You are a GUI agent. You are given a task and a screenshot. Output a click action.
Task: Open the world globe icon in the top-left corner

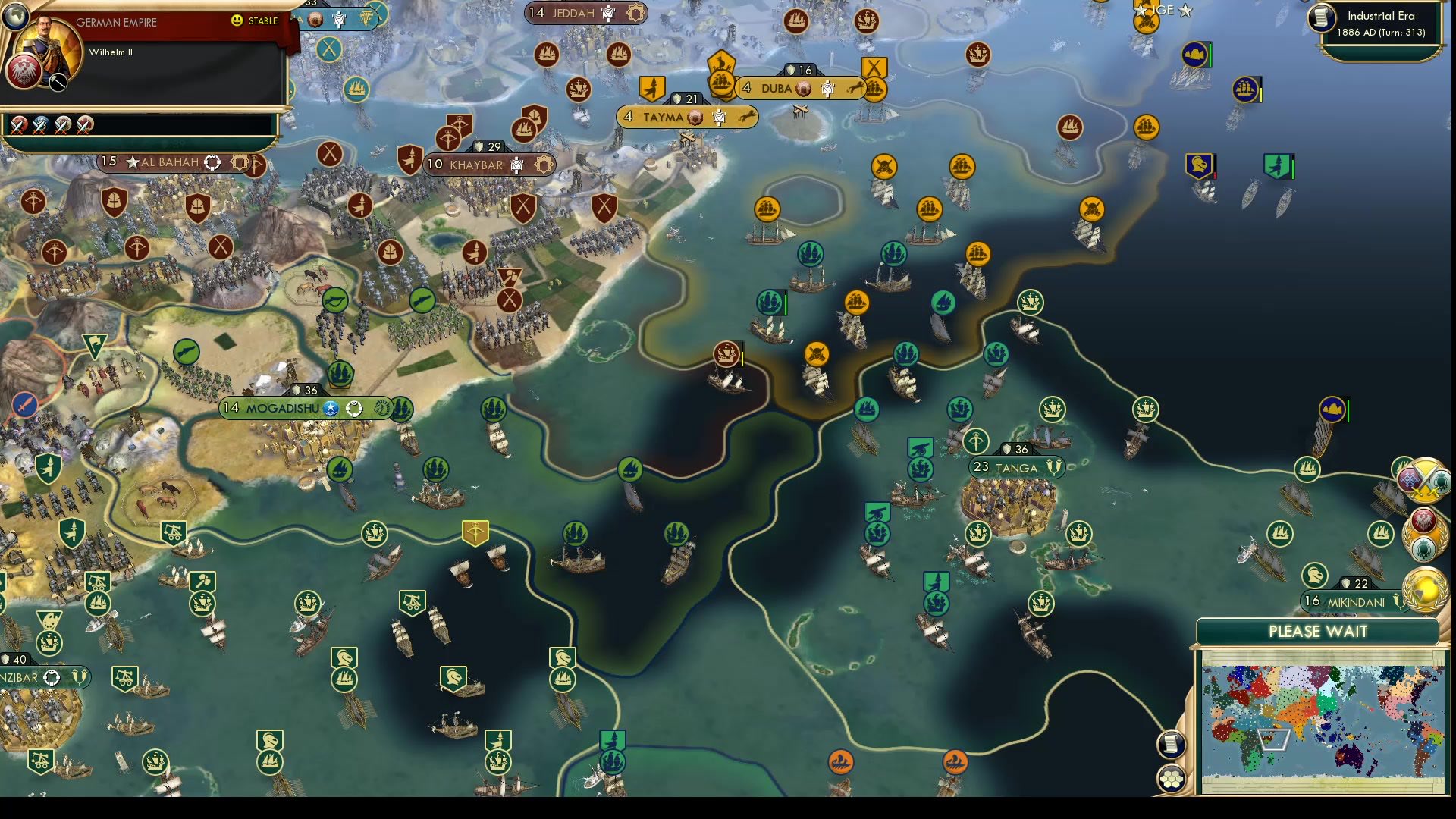[15, 17]
